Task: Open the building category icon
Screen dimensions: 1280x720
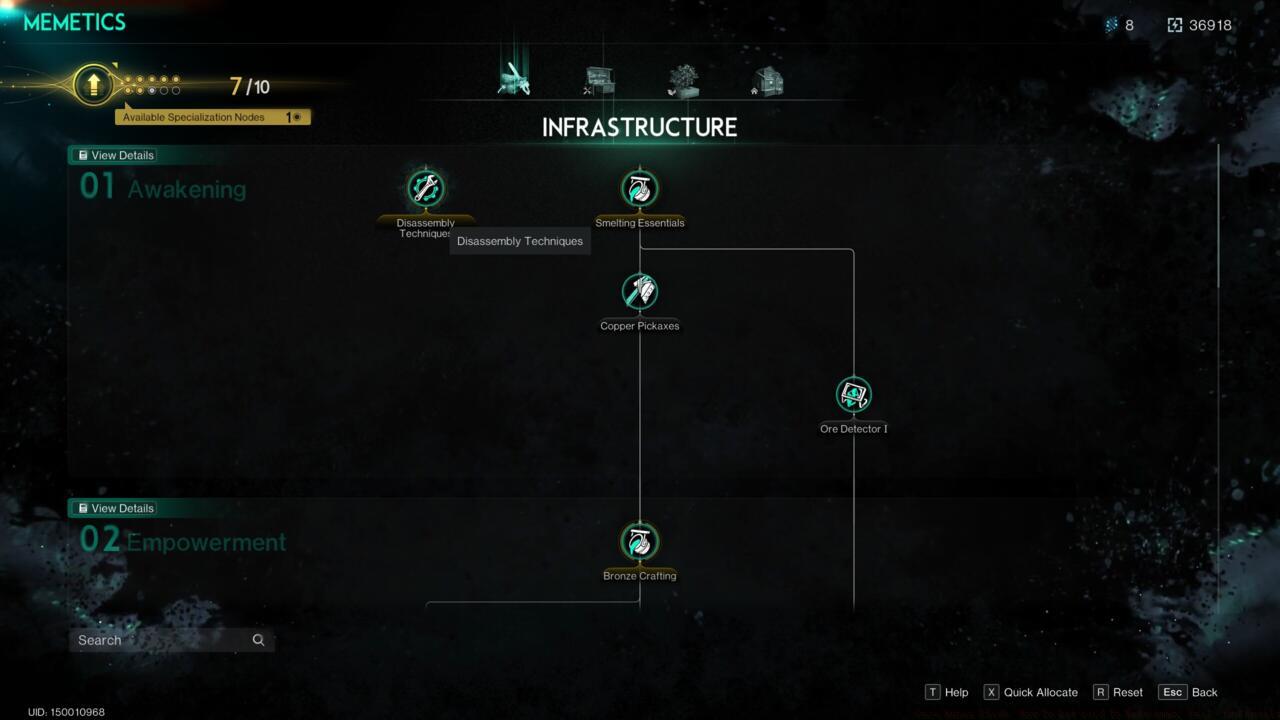Action: point(767,80)
